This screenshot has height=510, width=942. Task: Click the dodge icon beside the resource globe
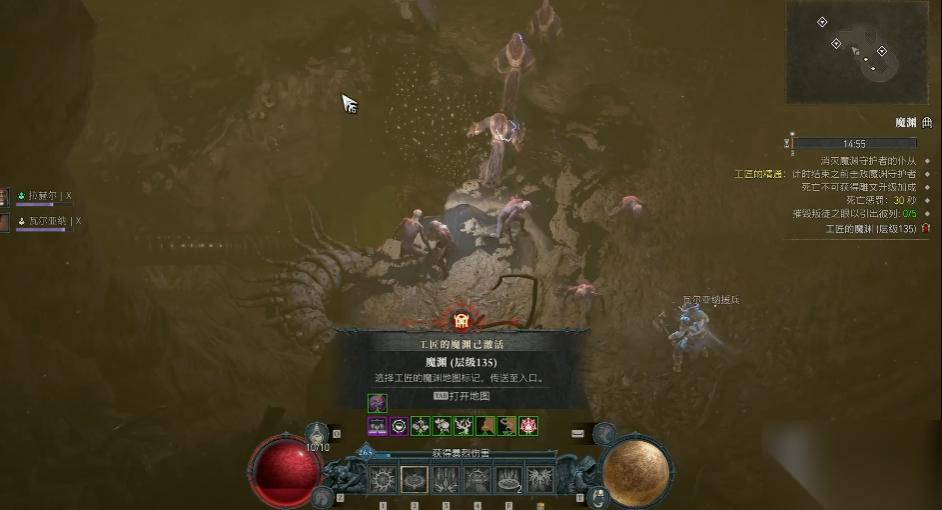click(604, 433)
